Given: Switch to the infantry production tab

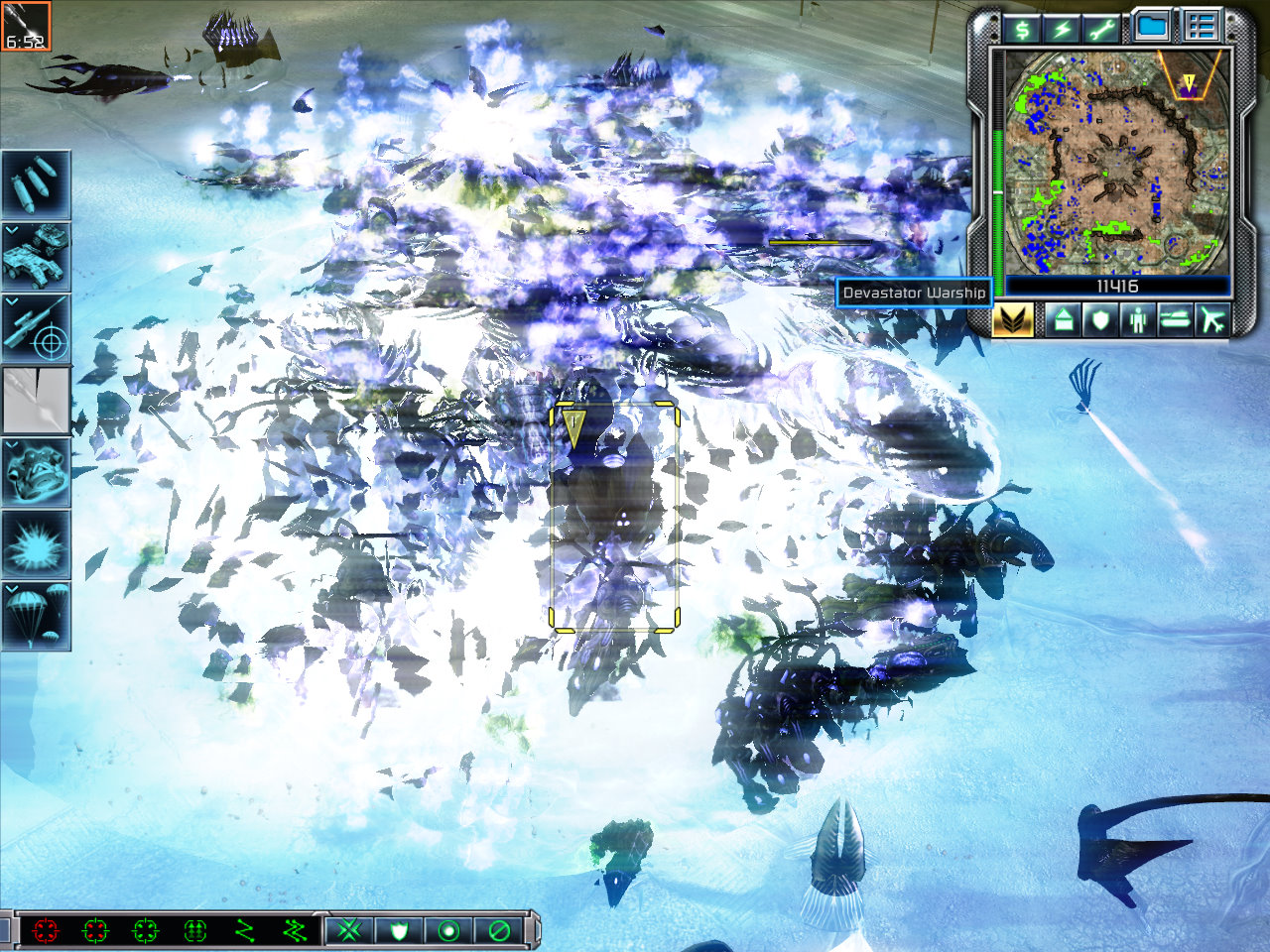Looking at the screenshot, I should pos(1137,320).
